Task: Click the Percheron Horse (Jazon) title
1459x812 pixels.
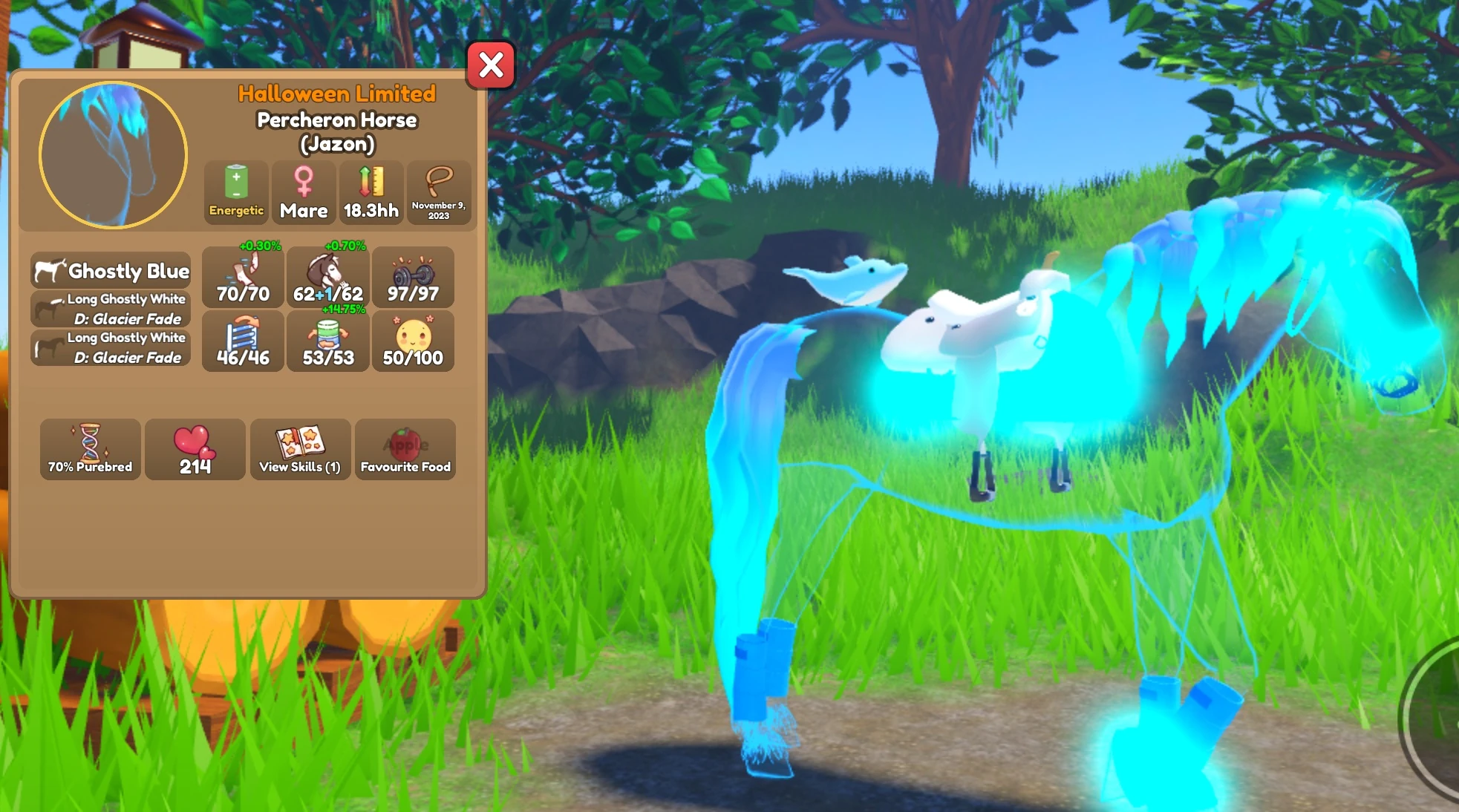Action: point(335,131)
